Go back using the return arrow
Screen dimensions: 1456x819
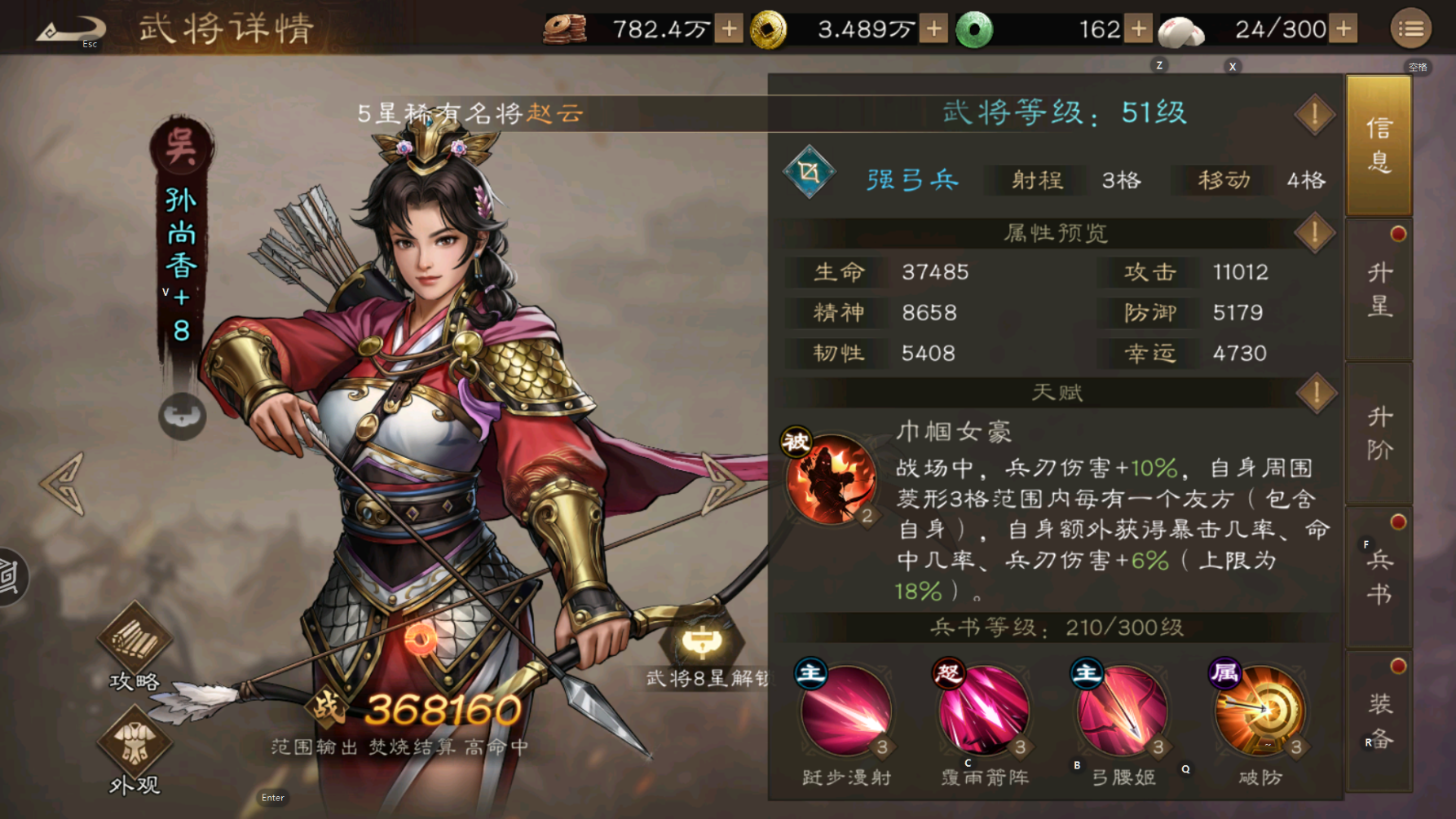71,29
